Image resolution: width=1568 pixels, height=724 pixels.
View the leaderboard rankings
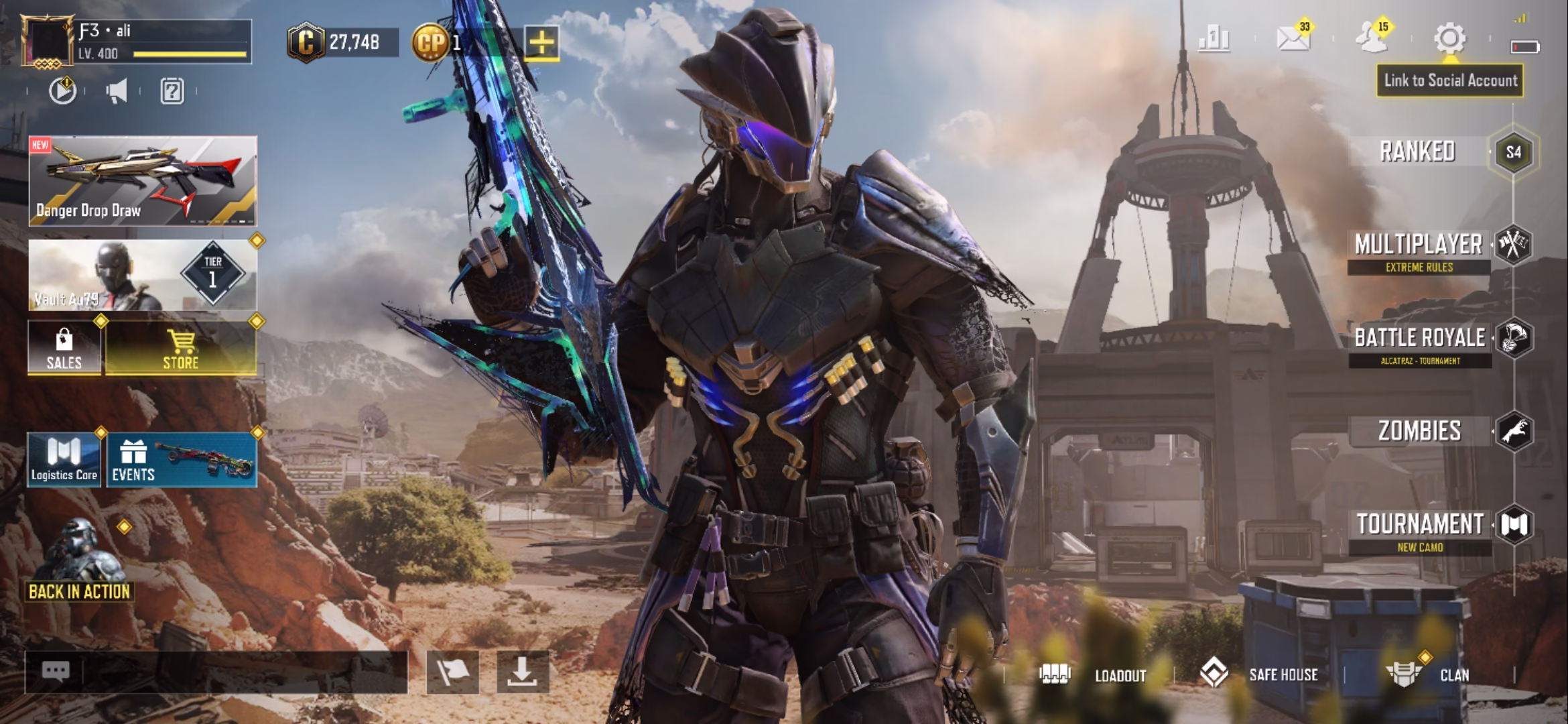(1214, 39)
